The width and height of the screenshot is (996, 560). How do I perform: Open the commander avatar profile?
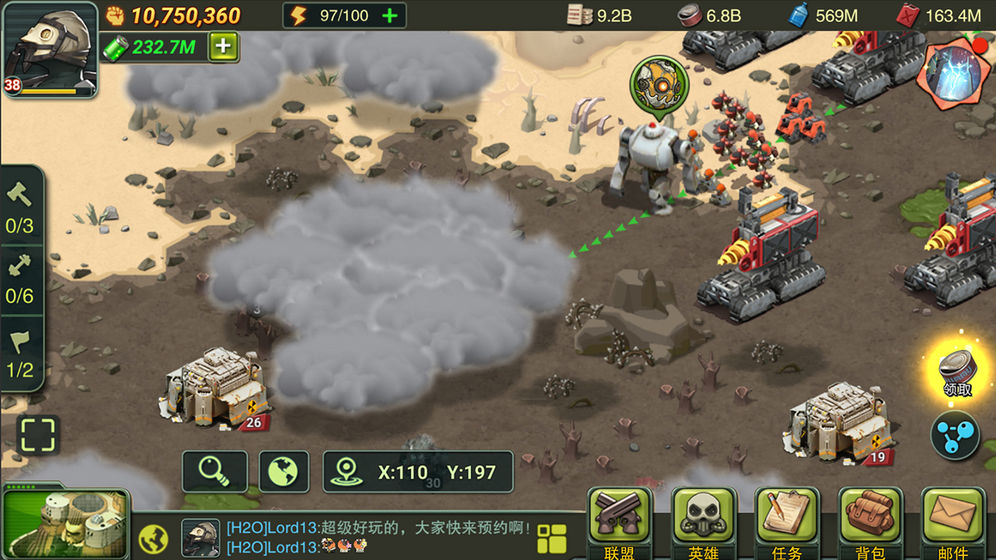click(x=48, y=48)
